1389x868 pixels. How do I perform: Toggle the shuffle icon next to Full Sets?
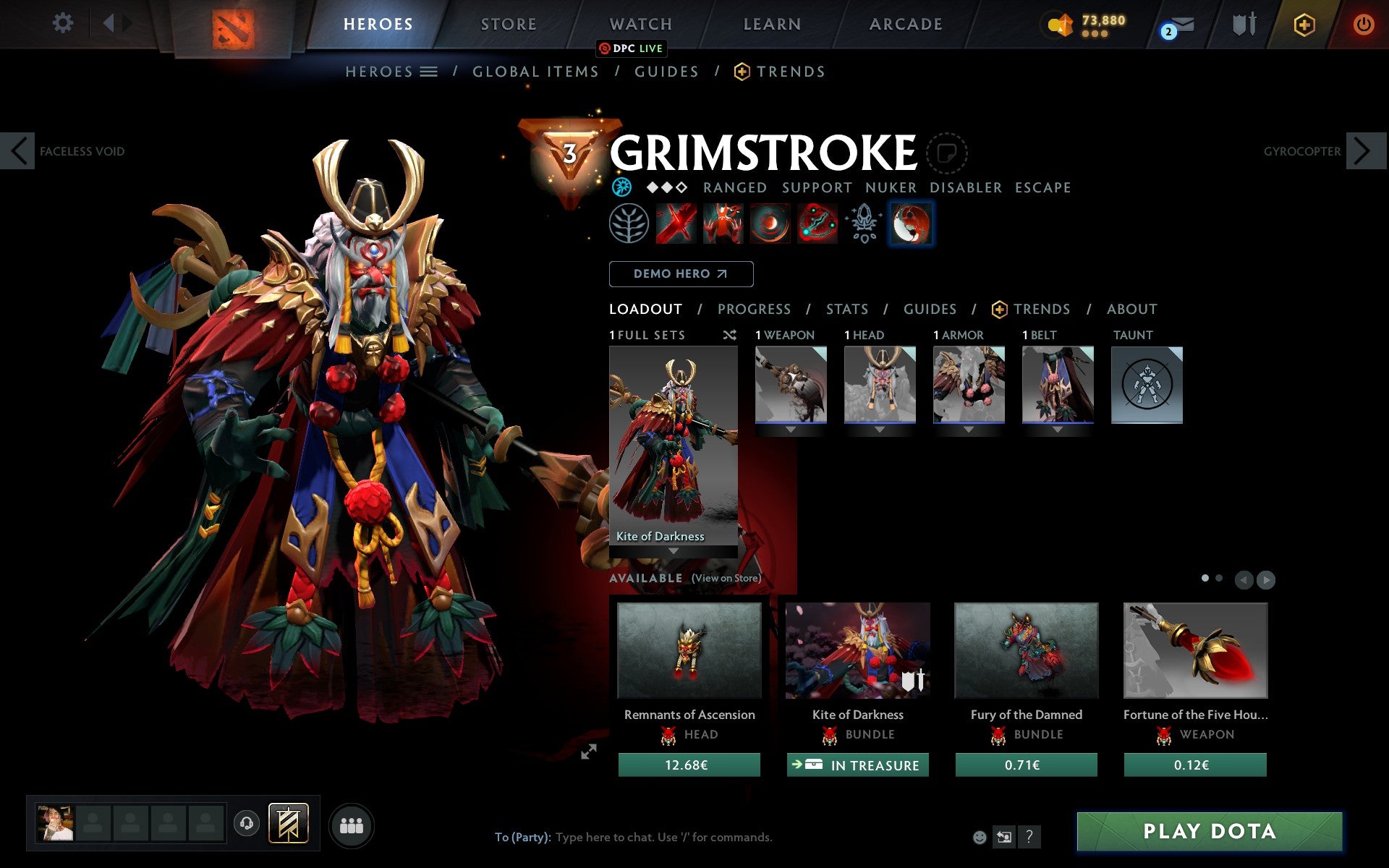tap(729, 335)
